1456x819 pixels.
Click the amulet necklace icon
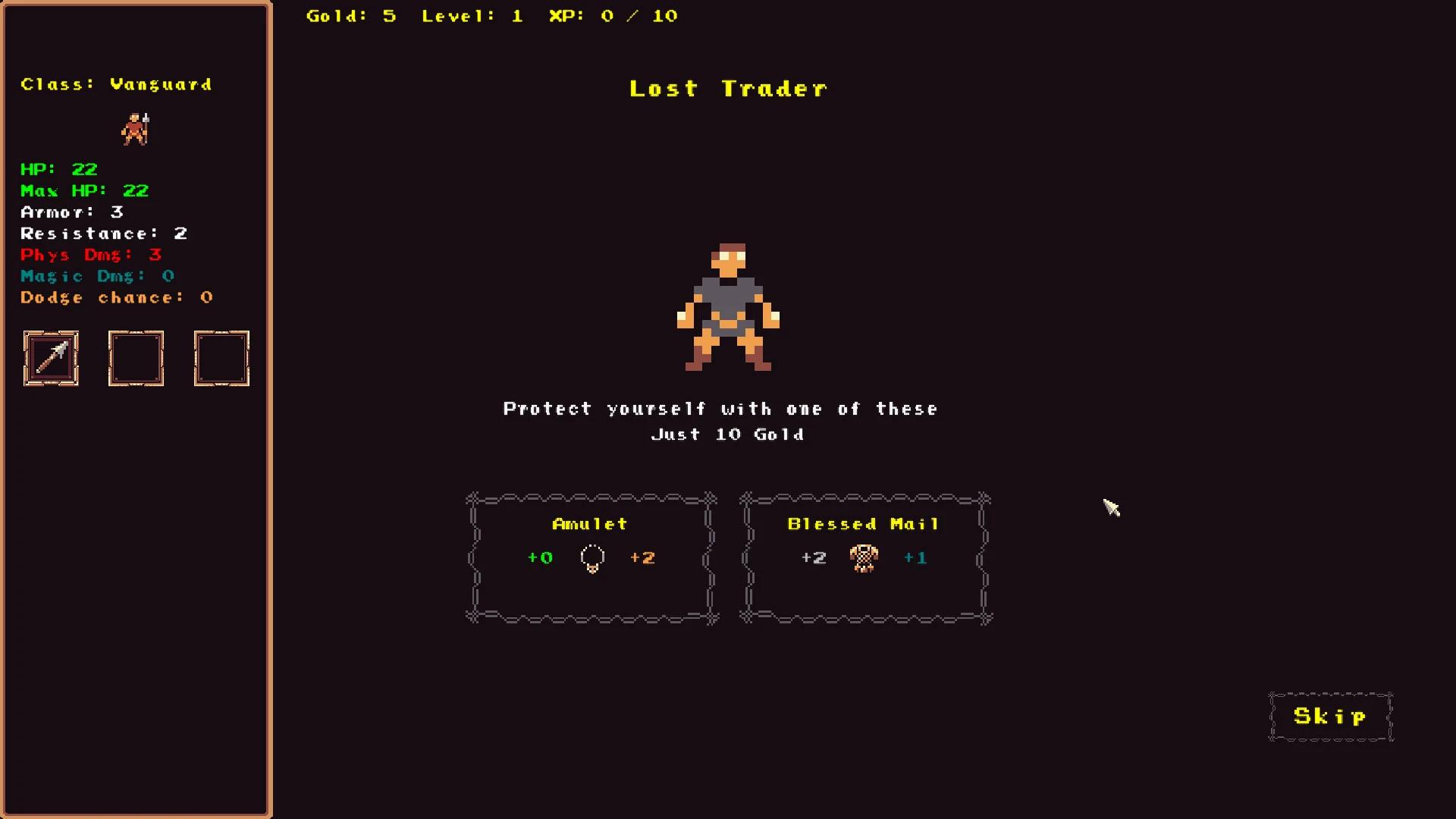(592, 558)
